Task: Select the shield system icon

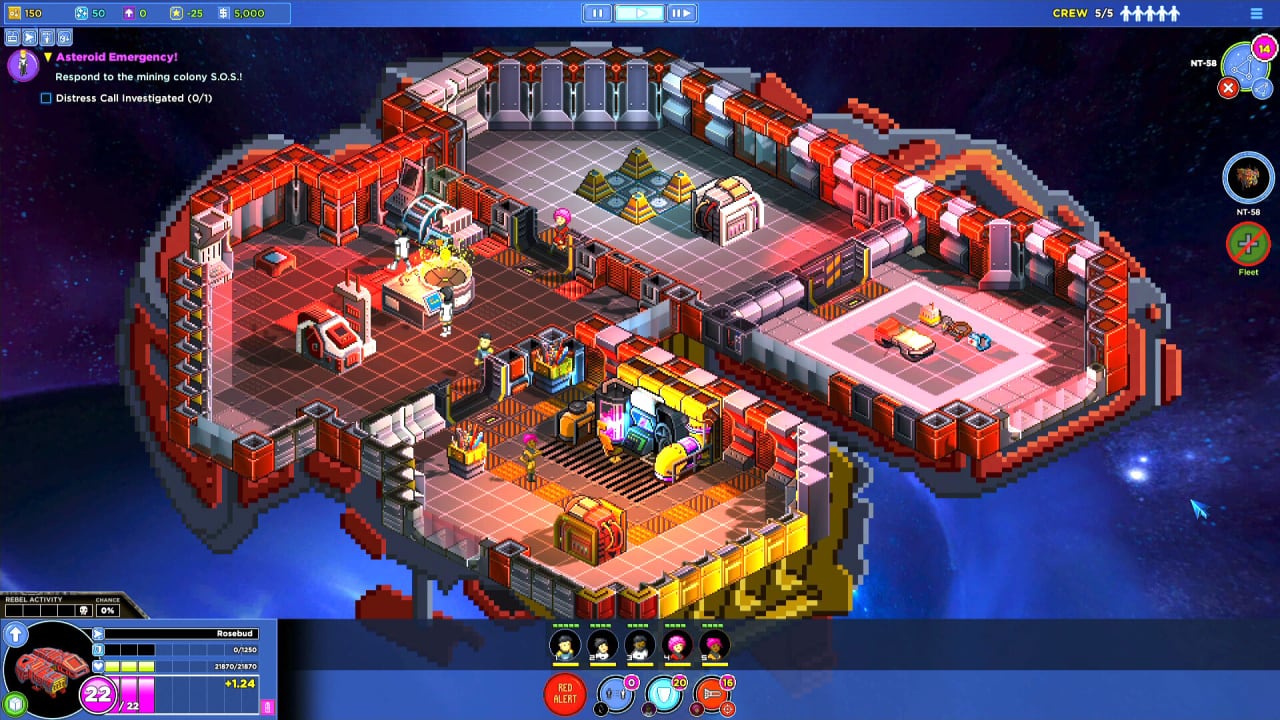Action: [x=664, y=695]
